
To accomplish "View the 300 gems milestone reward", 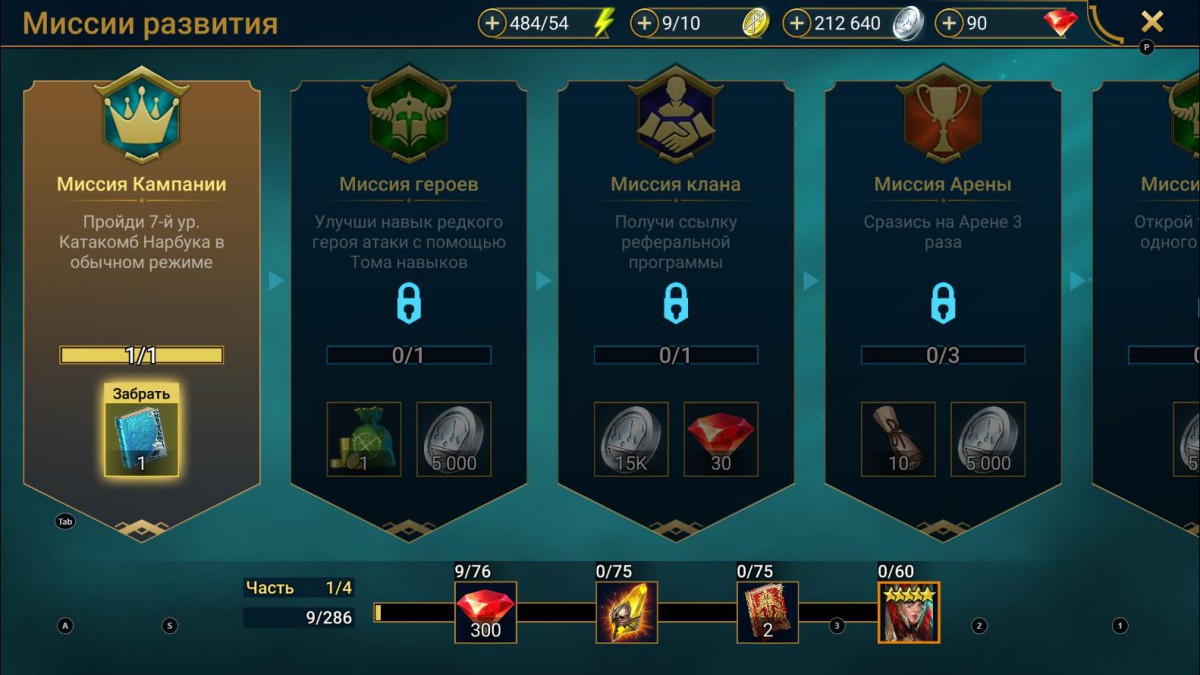I will pos(486,612).
